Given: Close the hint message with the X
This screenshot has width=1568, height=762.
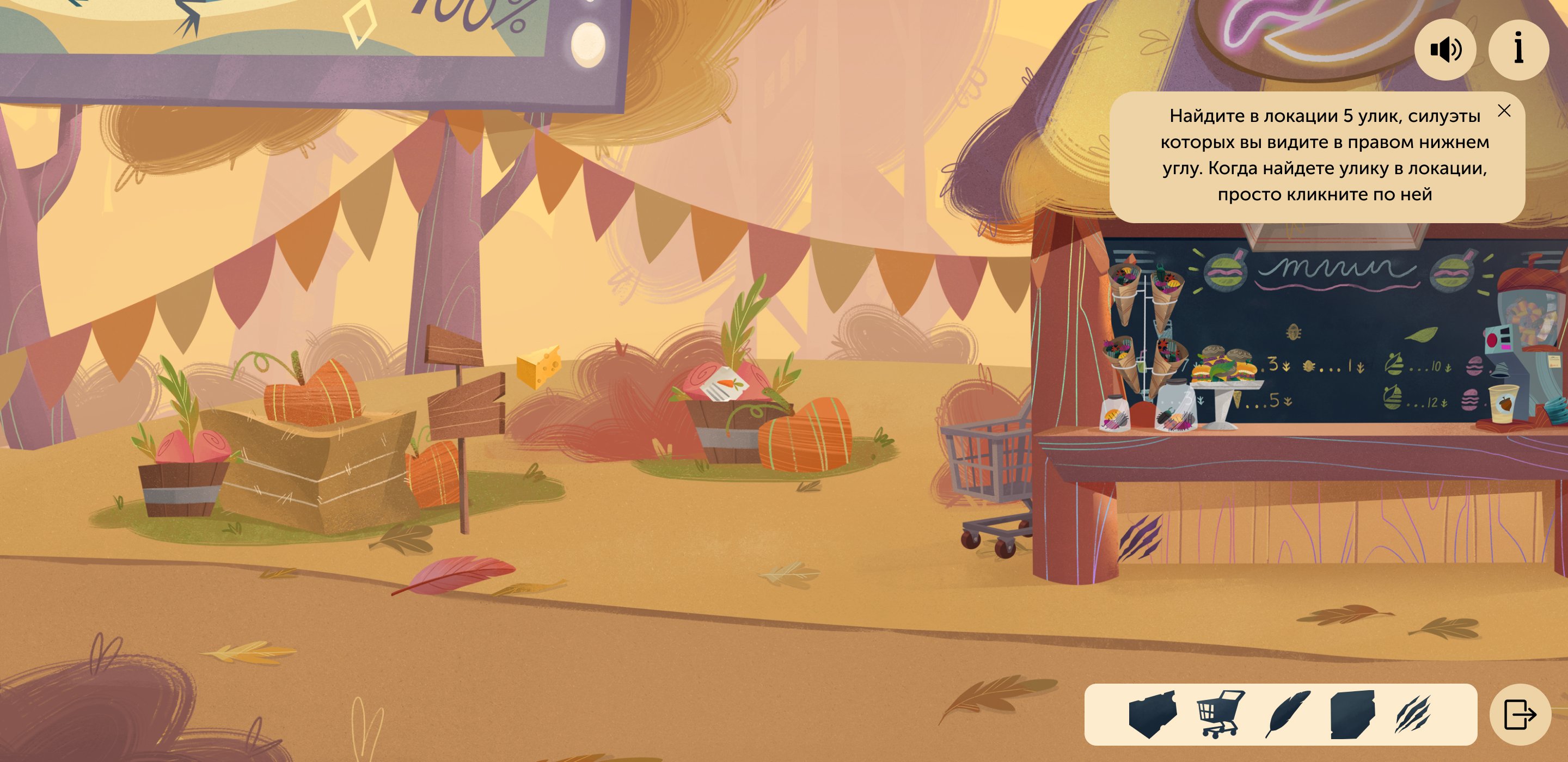Looking at the screenshot, I should (1503, 111).
